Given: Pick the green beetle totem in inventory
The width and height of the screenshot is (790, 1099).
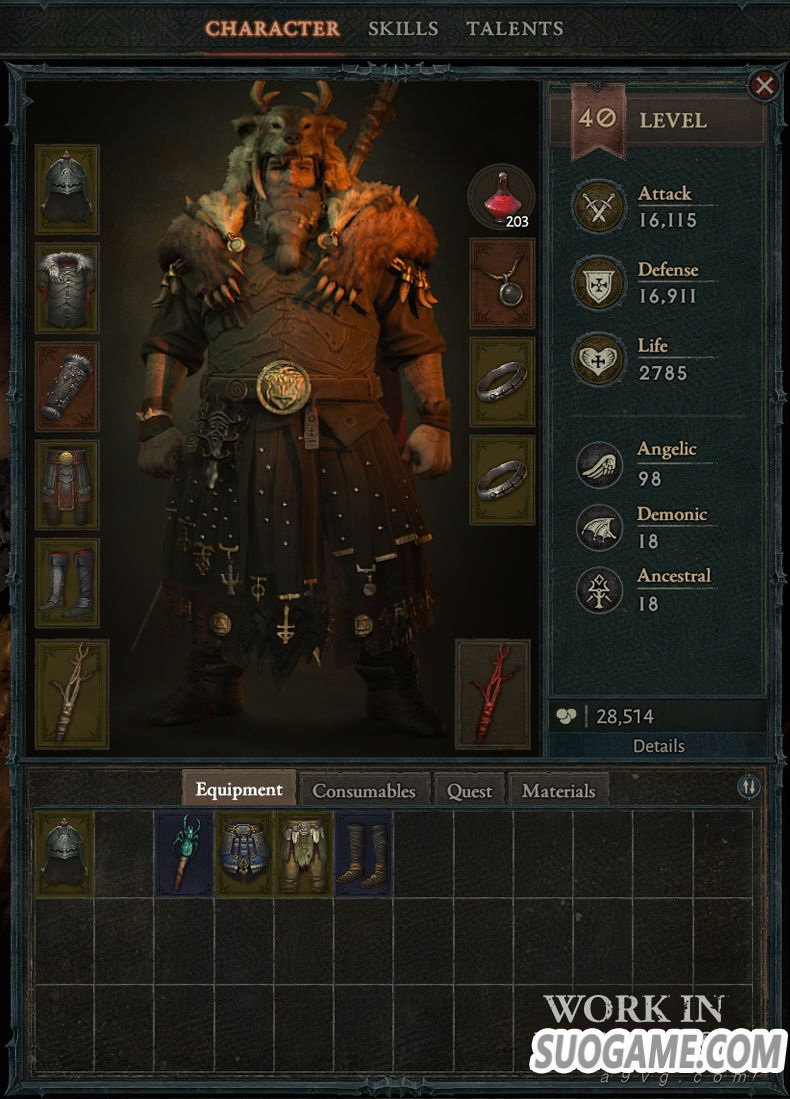Looking at the screenshot, I should pos(184,853).
